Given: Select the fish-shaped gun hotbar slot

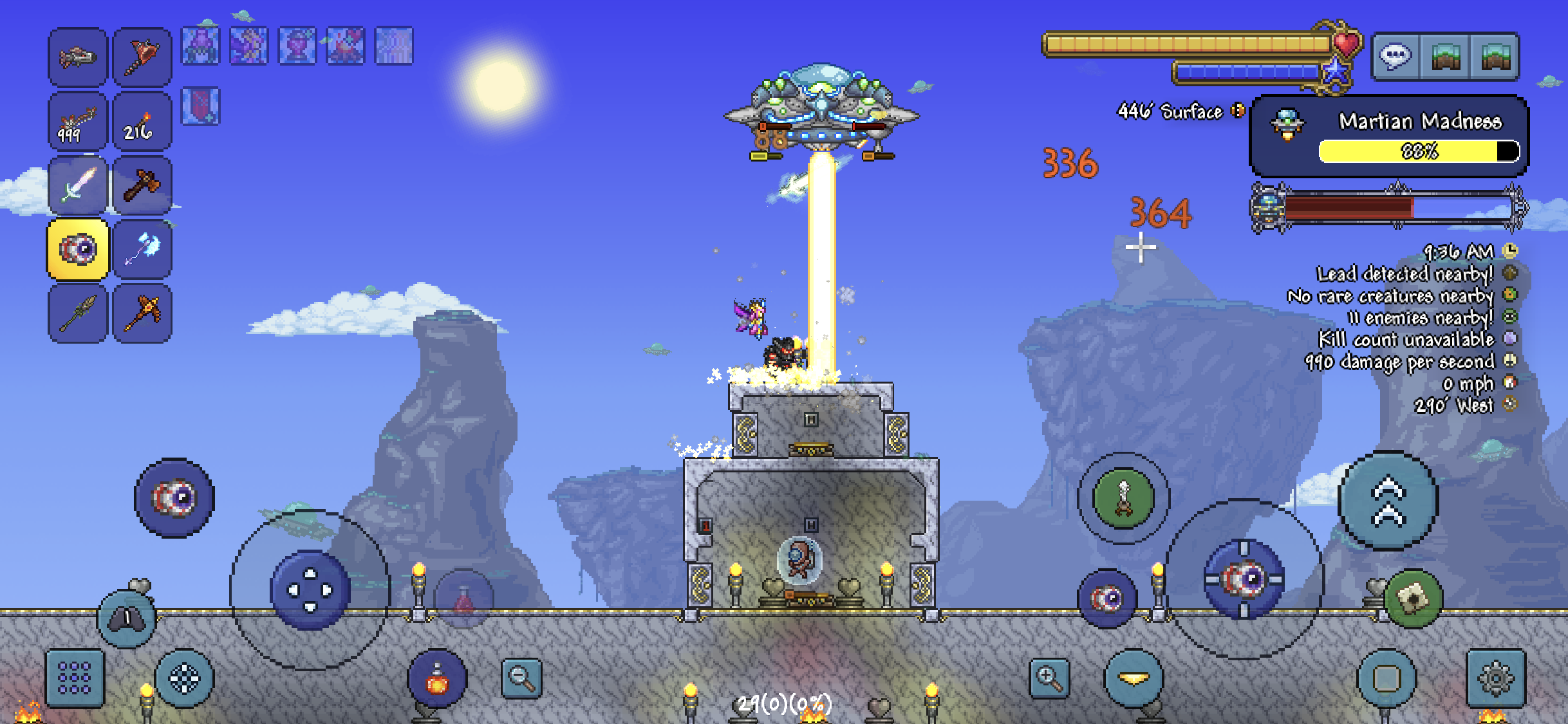Looking at the screenshot, I should click(78, 57).
